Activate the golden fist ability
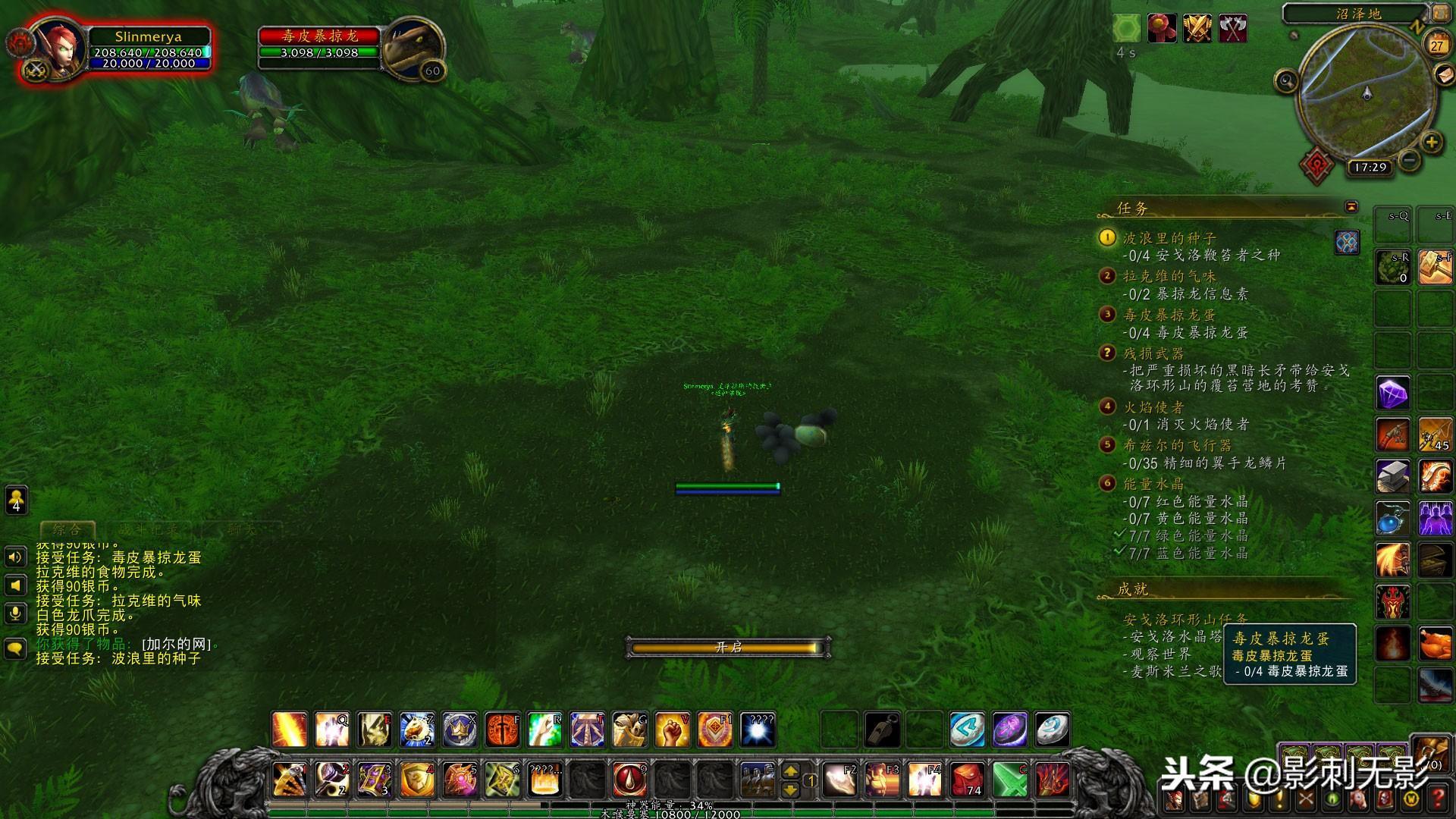Screen dimensions: 1456x819 [672, 730]
